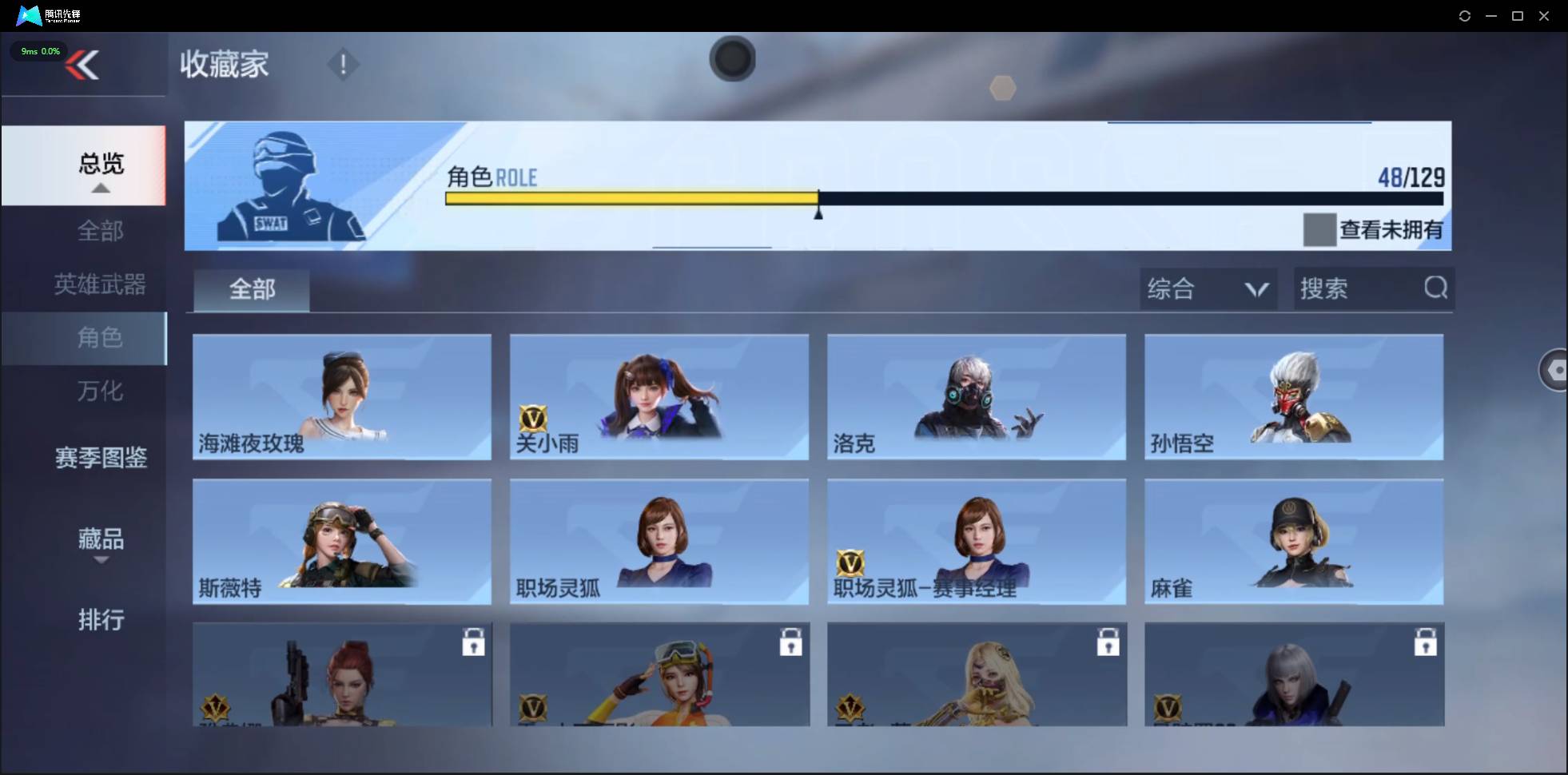Click the refresh icon in the window title bar
The height and width of the screenshot is (775, 1568).
[x=1466, y=15]
